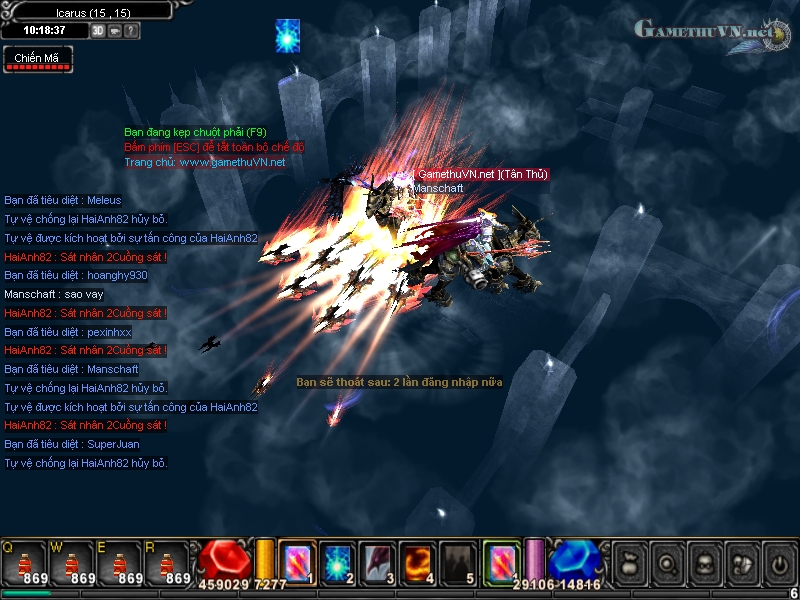This screenshot has height=600, width=800.
Task: Open the inventory bag button
Action: click(x=630, y=564)
